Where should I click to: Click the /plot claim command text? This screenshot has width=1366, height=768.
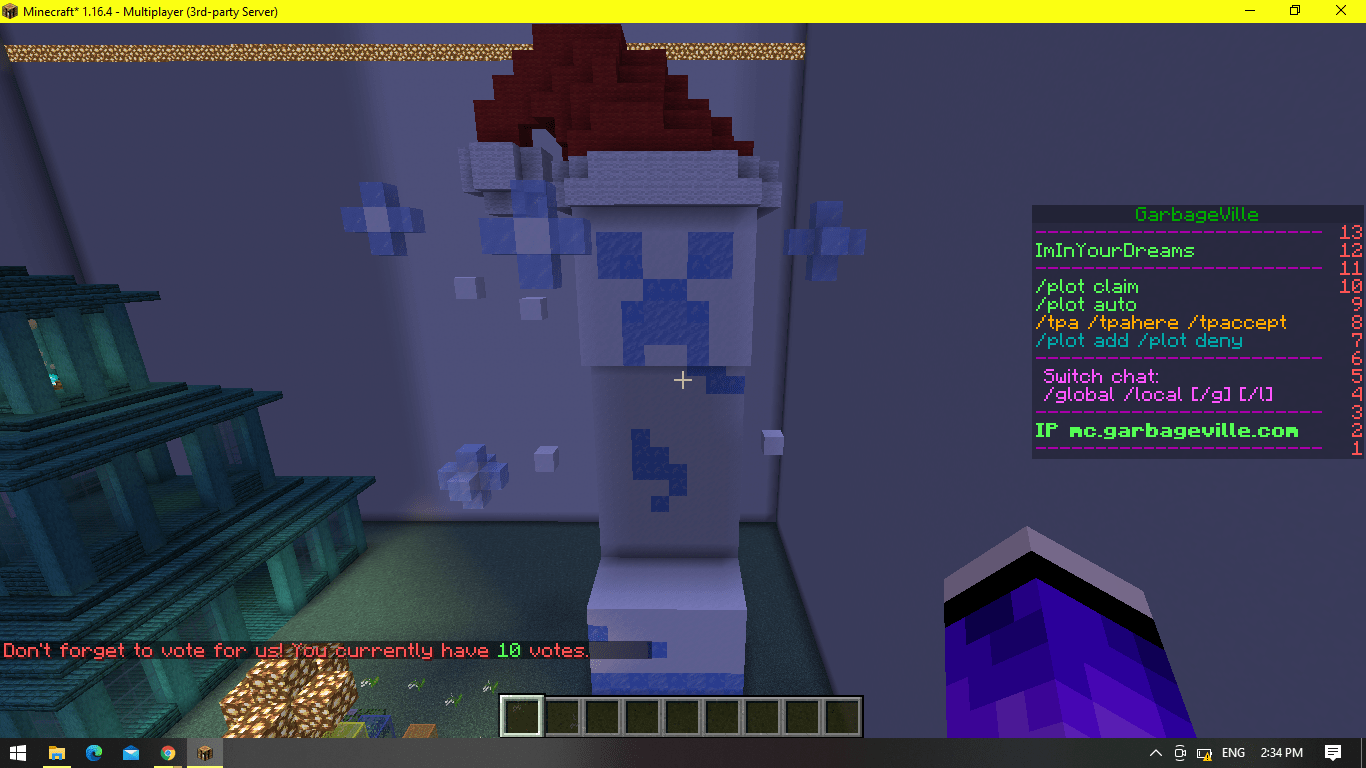1086,286
